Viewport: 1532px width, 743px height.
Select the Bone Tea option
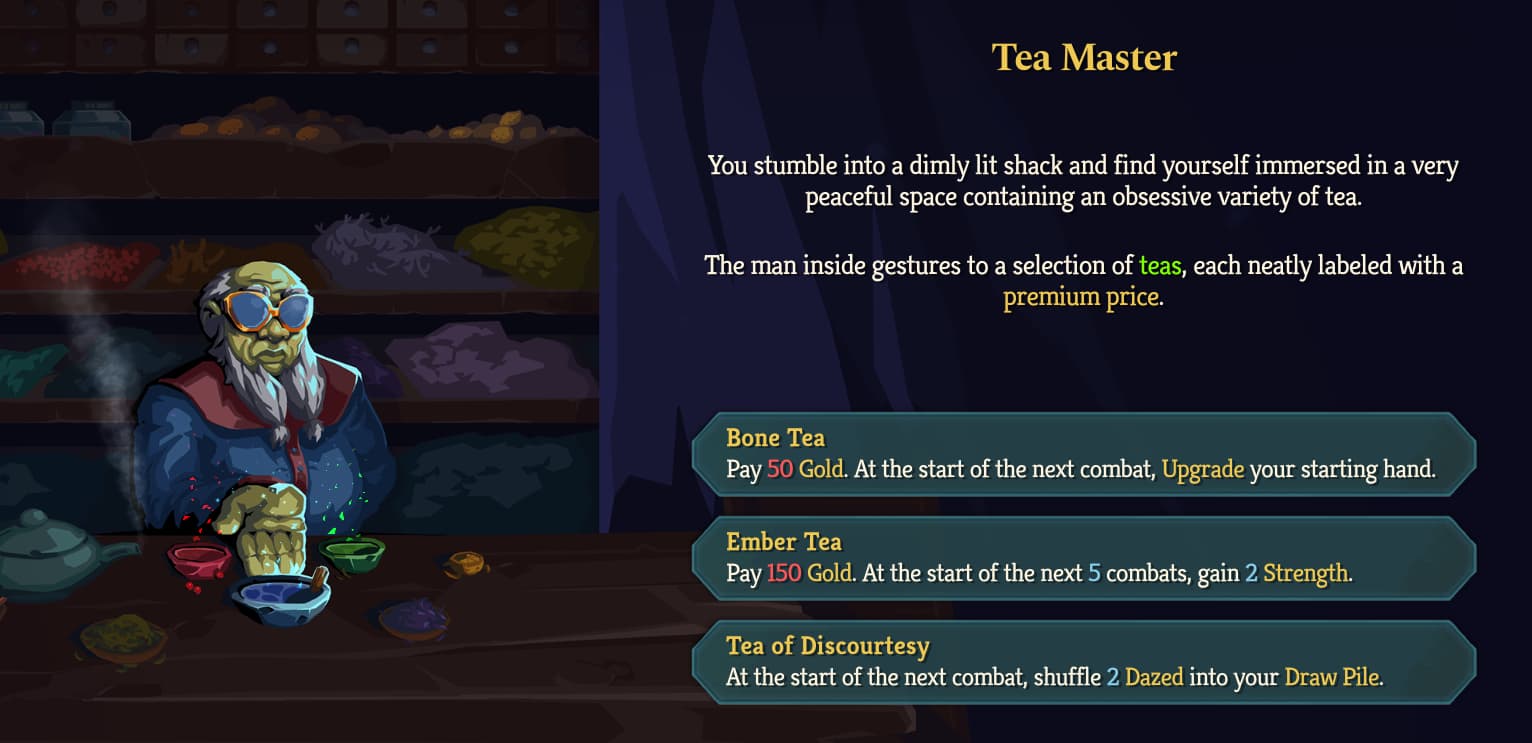point(1085,453)
